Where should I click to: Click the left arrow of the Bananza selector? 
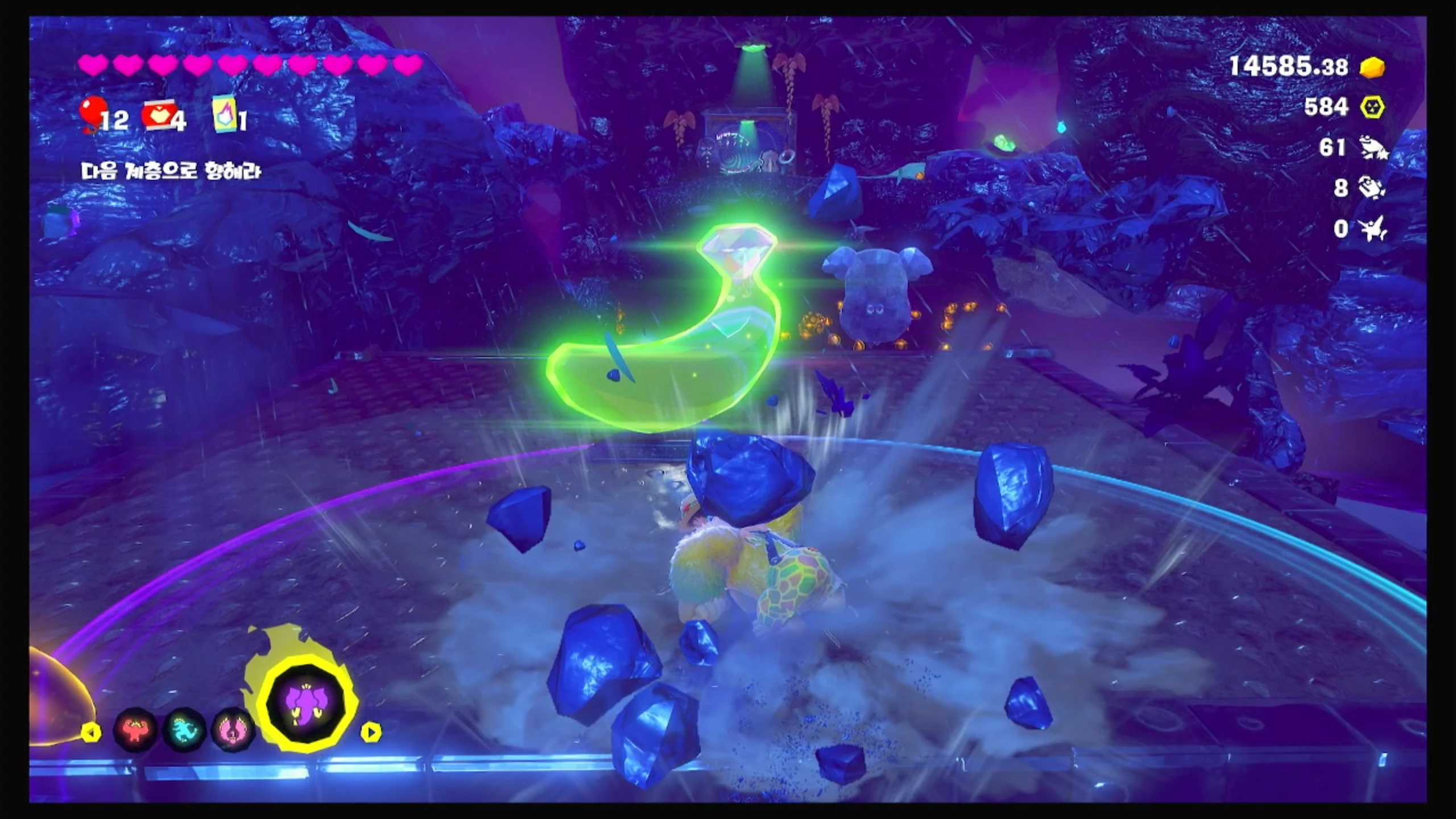click(90, 733)
